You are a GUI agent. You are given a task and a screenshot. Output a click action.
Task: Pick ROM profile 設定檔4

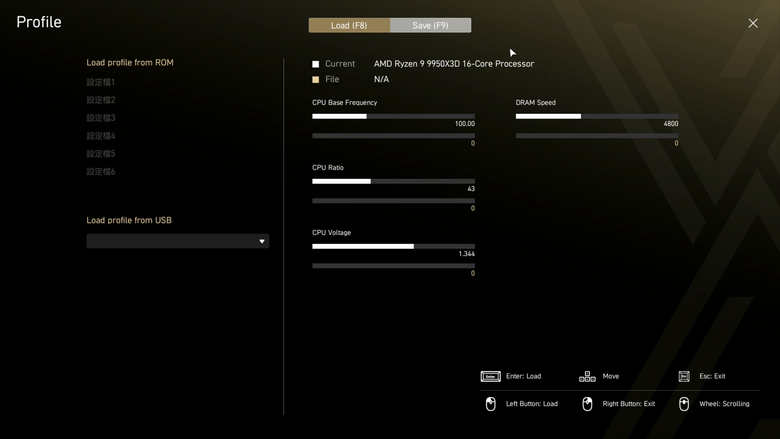101,136
